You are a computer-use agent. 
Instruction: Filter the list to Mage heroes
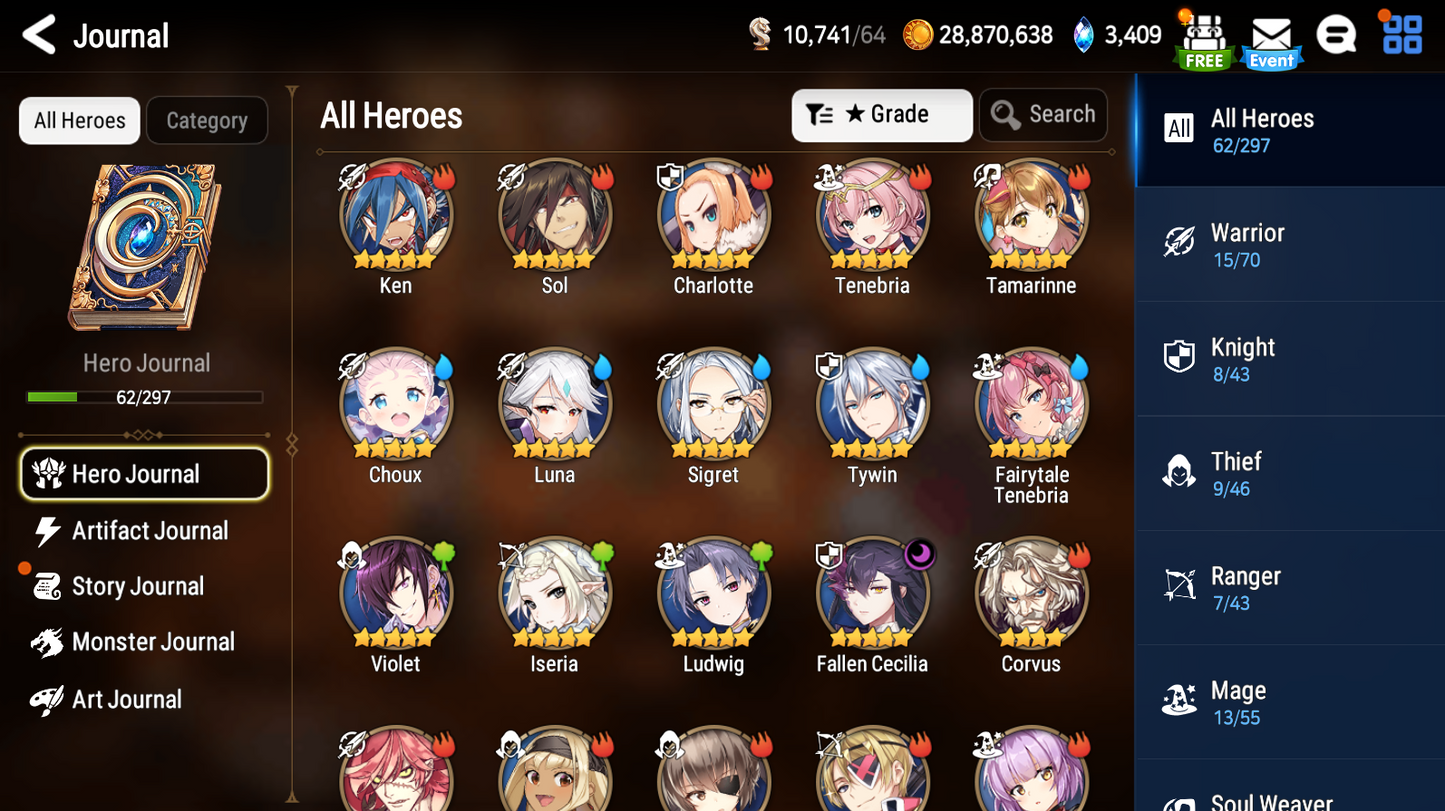coord(1288,703)
